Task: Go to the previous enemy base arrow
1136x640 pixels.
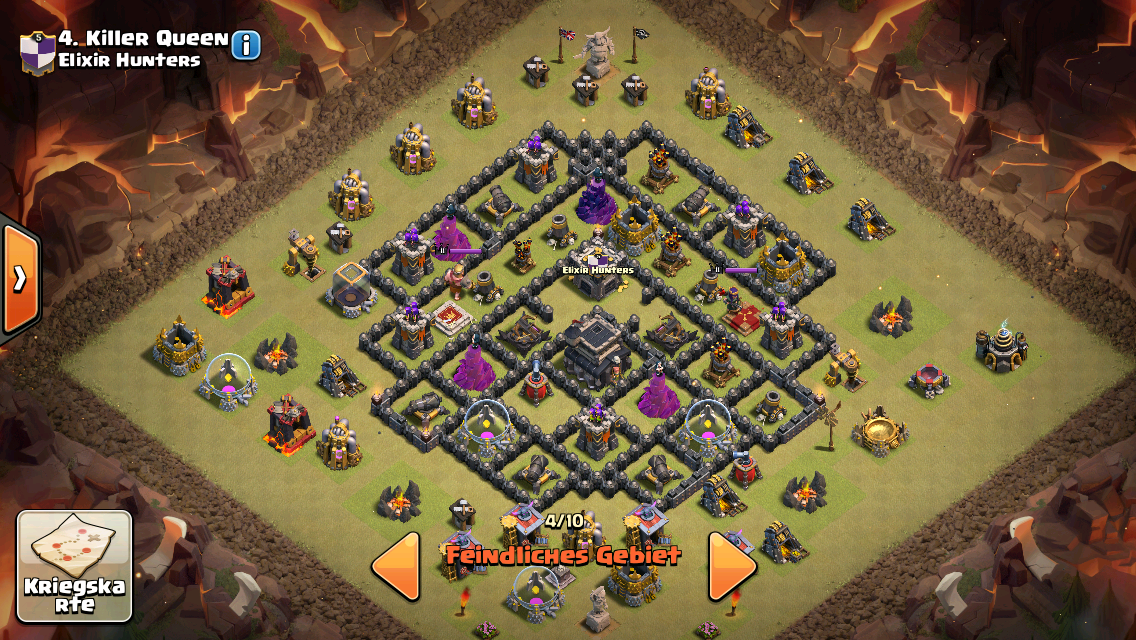Action: (x=396, y=566)
